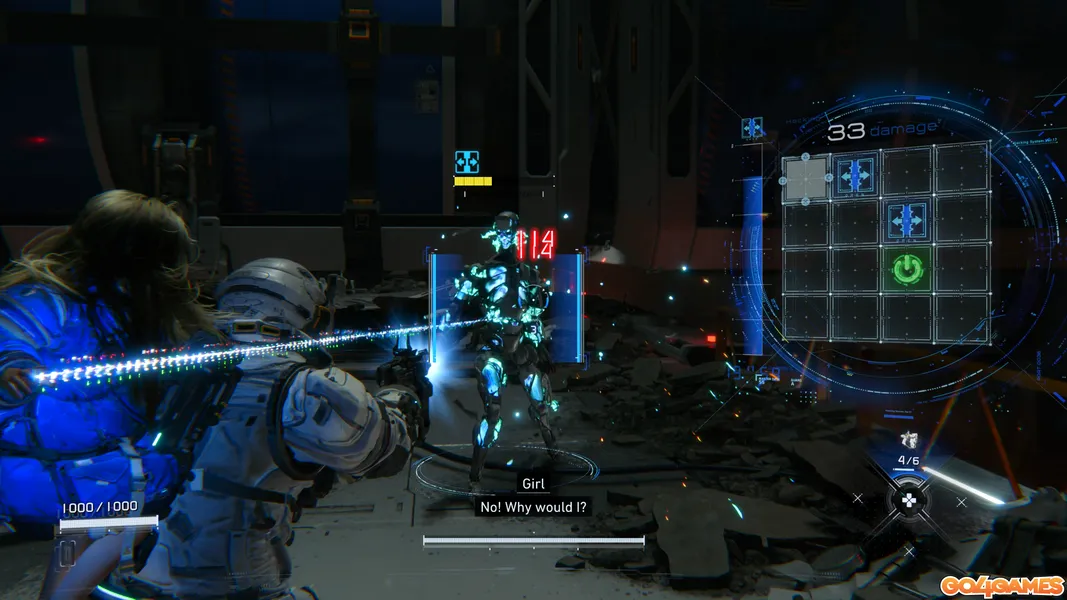Image resolution: width=1067 pixels, height=600 pixels.
Task: Select the green power node on the hacking grid
Action: coord(906,269)
